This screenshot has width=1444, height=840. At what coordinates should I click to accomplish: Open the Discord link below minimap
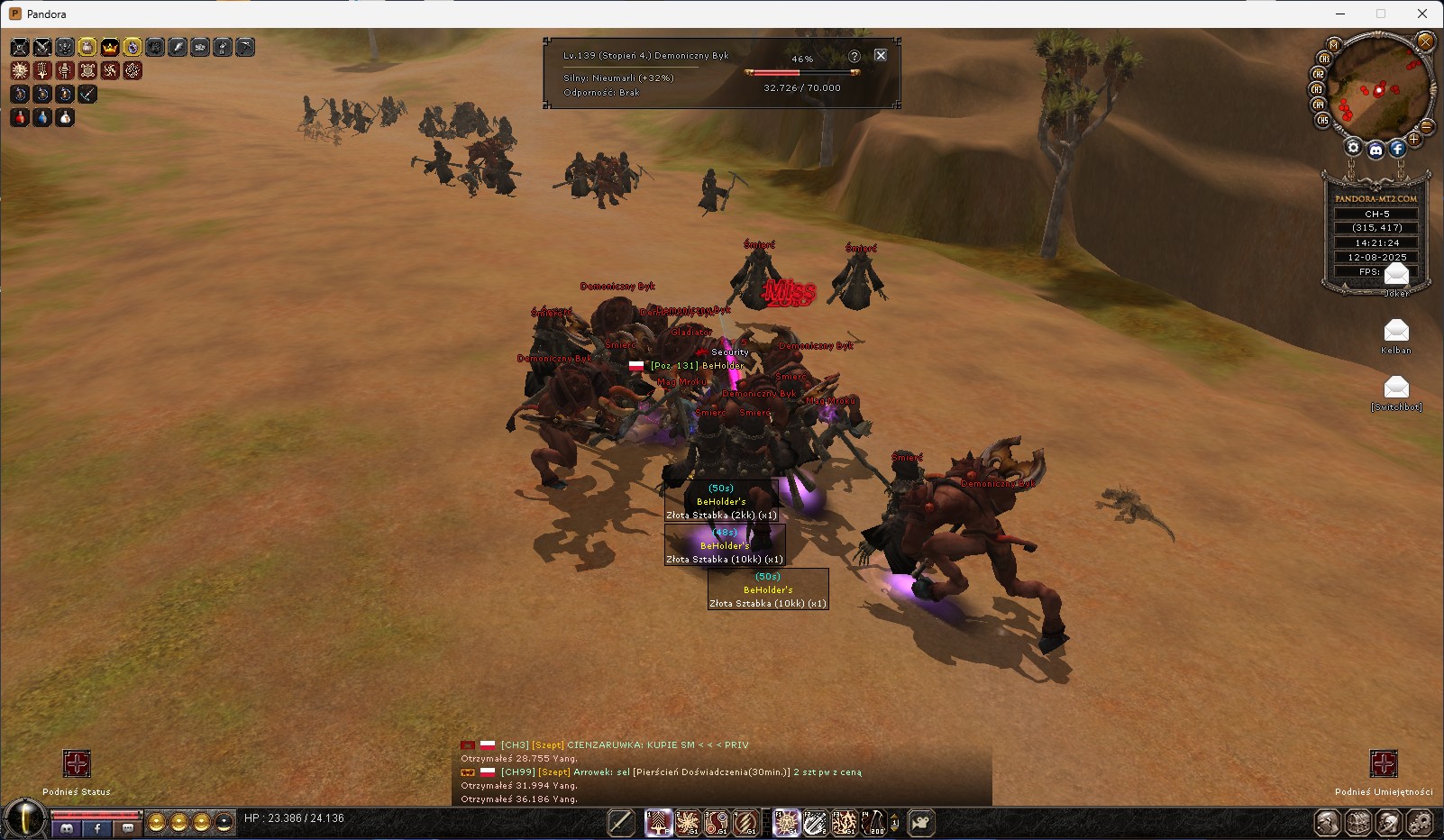(1375, 151)
